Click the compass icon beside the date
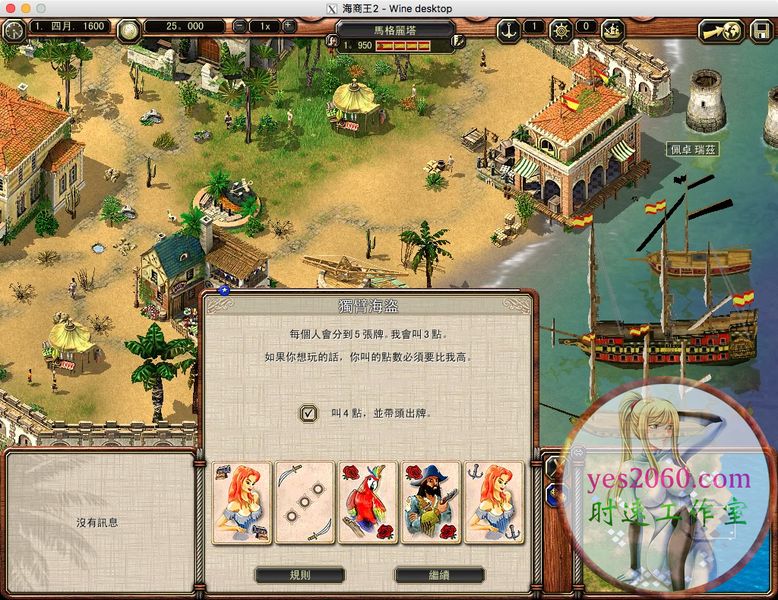The height and width of the screenshot is (600, 778). (14, 29)
